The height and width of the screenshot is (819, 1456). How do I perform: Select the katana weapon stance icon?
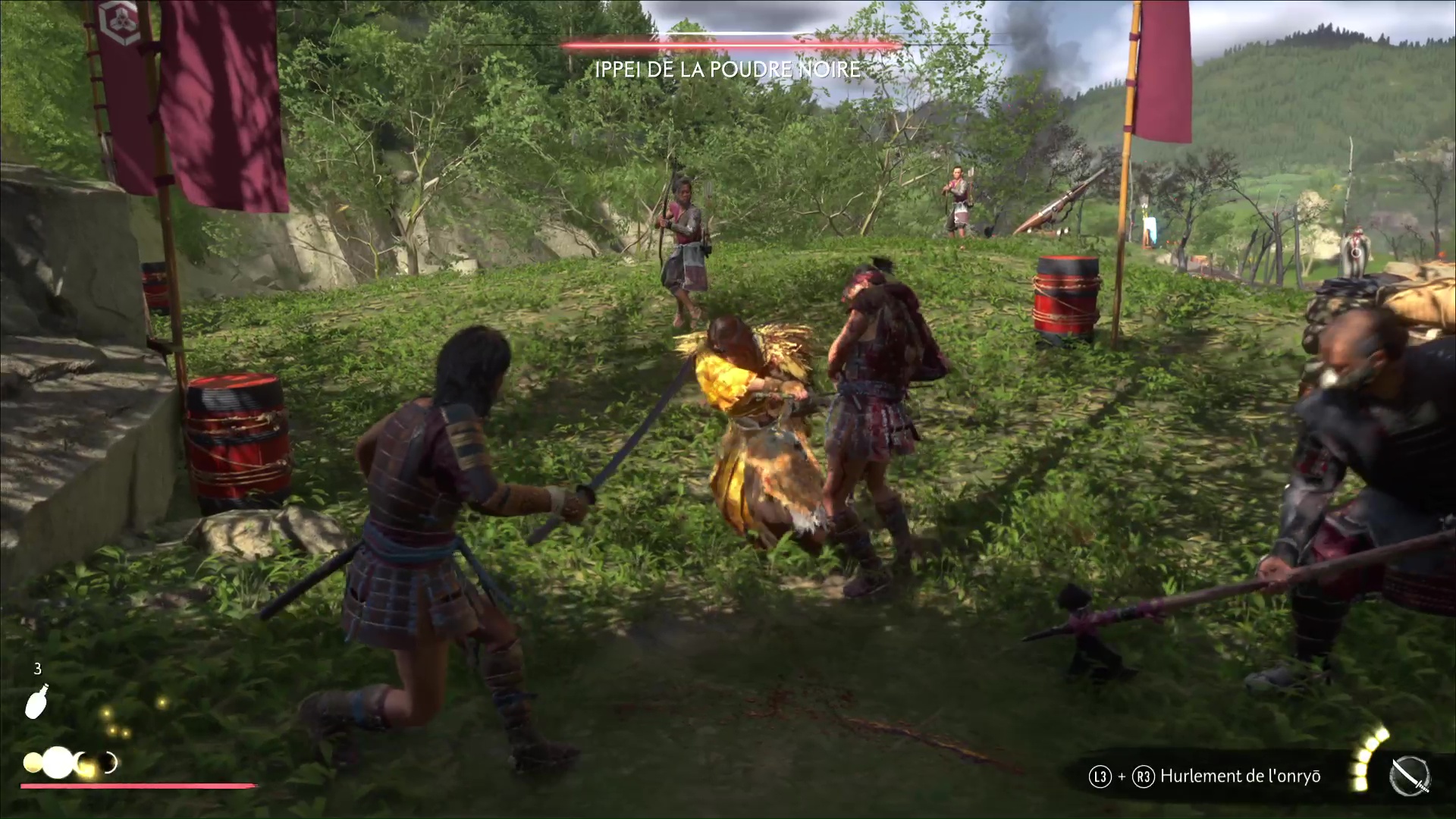pos(1410,777)
